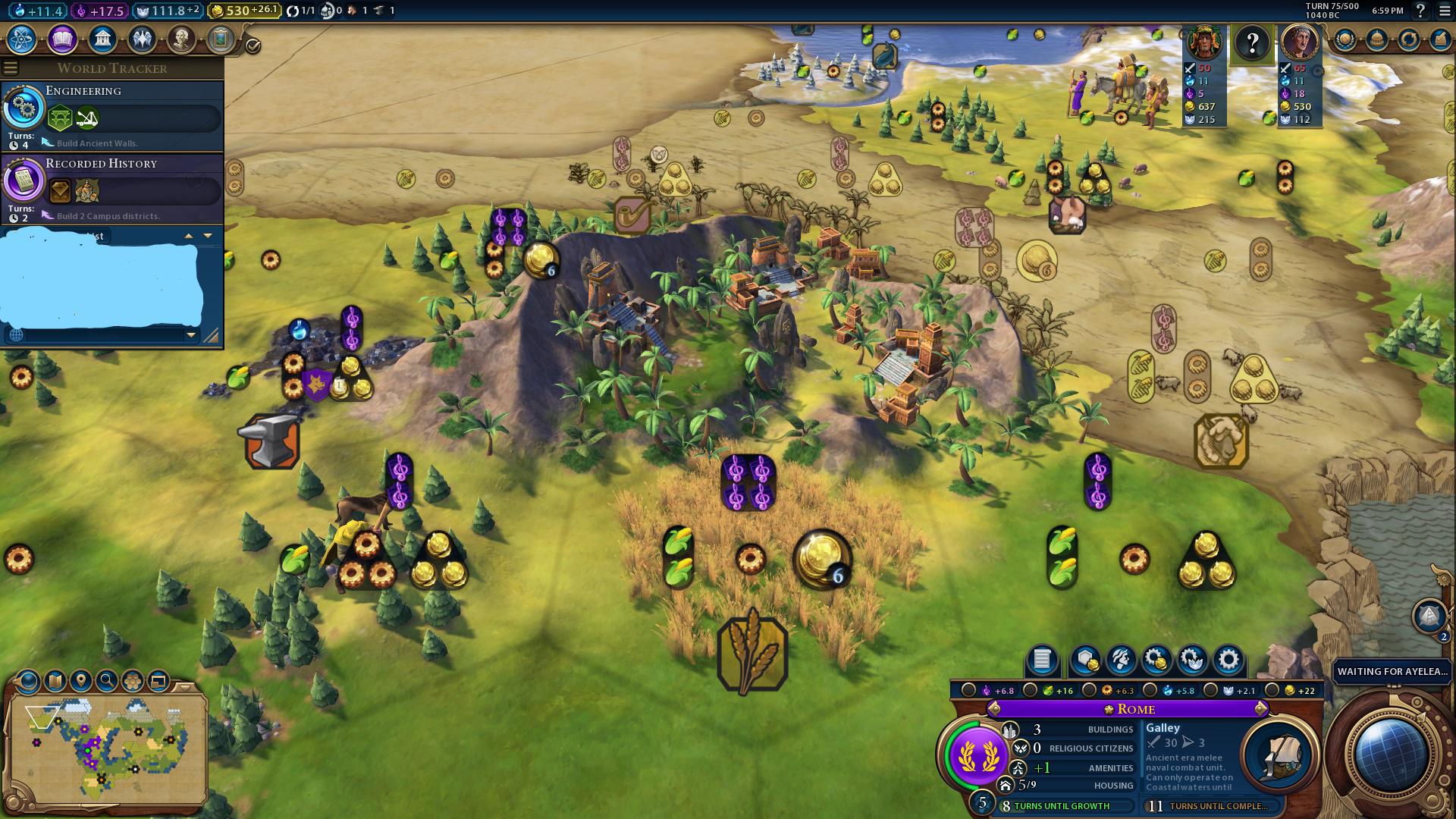
Task: Open the World Tracker hamburger menu
Action: tap(11, 67)
